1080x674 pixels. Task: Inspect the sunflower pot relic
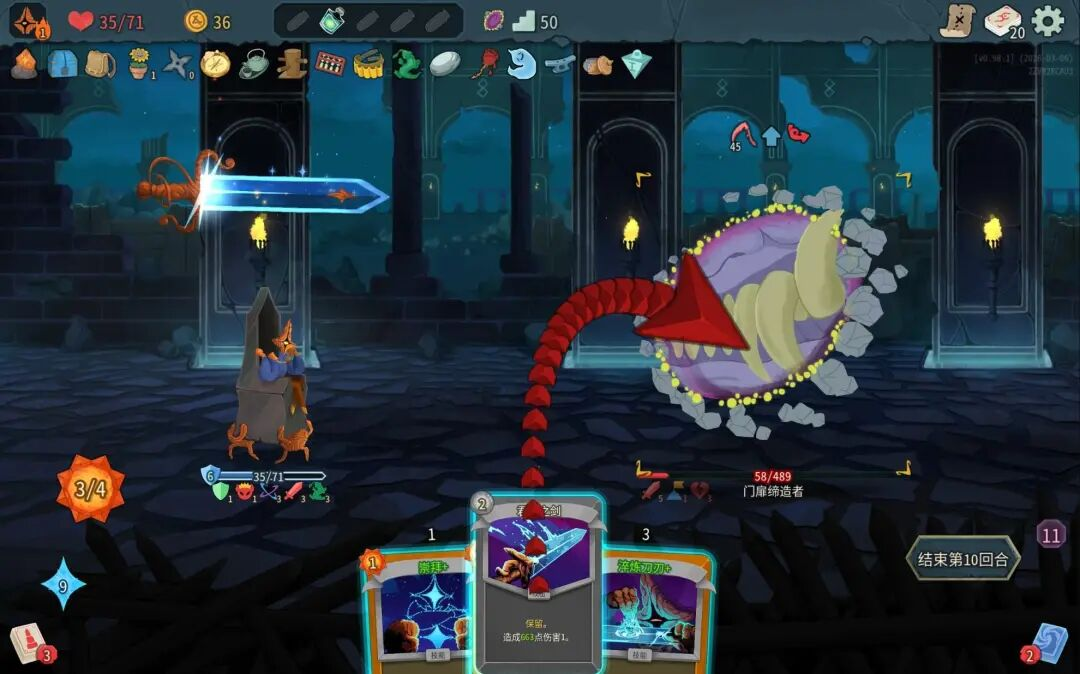tap(138, 64)
